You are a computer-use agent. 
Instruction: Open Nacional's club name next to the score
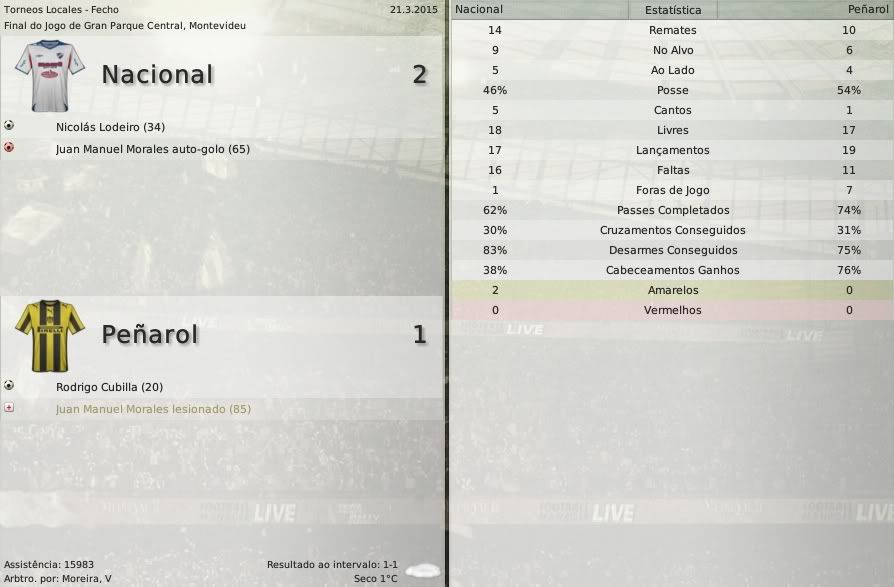(x=157, y=74)
